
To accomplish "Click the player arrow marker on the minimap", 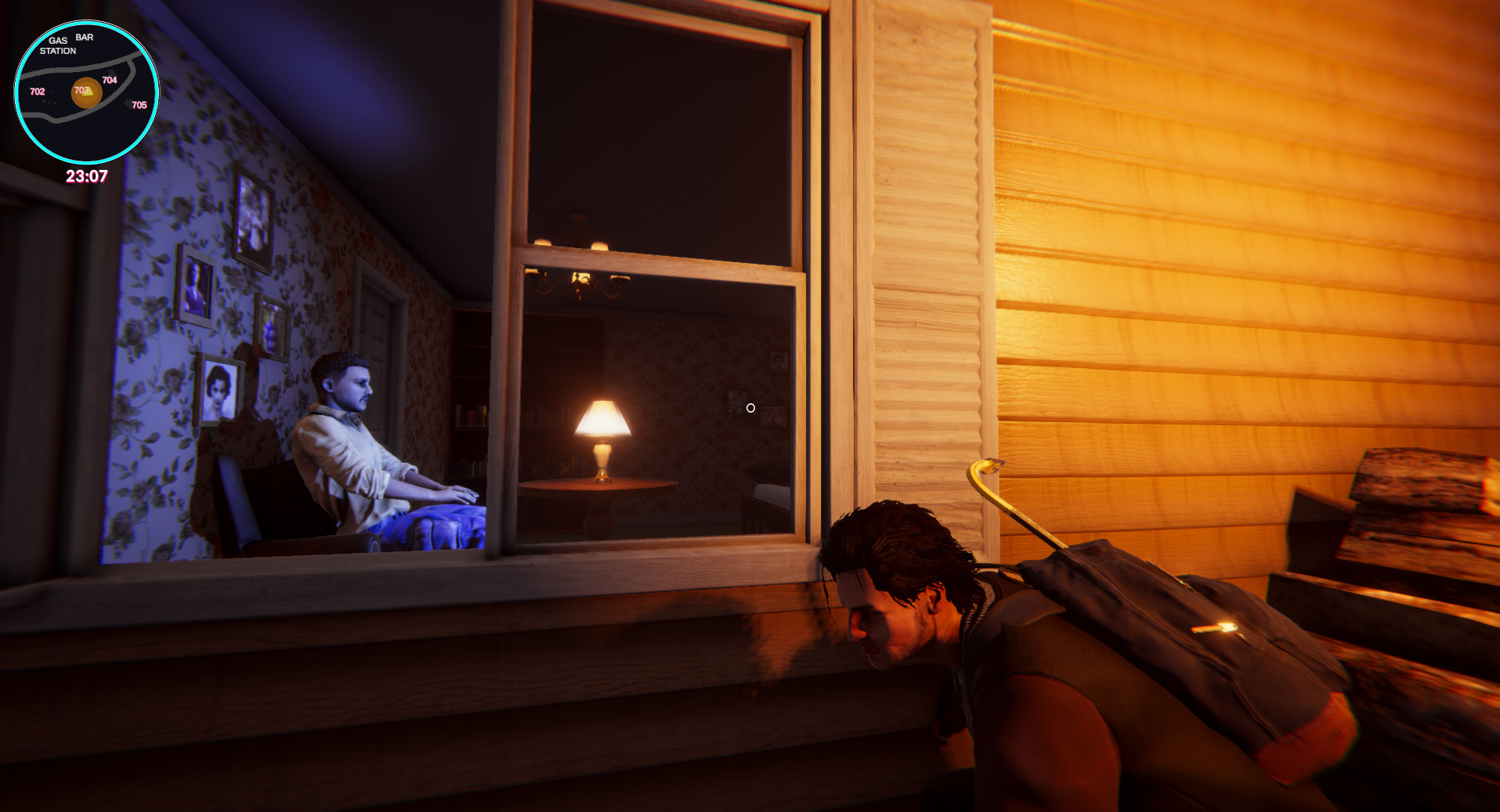I will 87,93.
